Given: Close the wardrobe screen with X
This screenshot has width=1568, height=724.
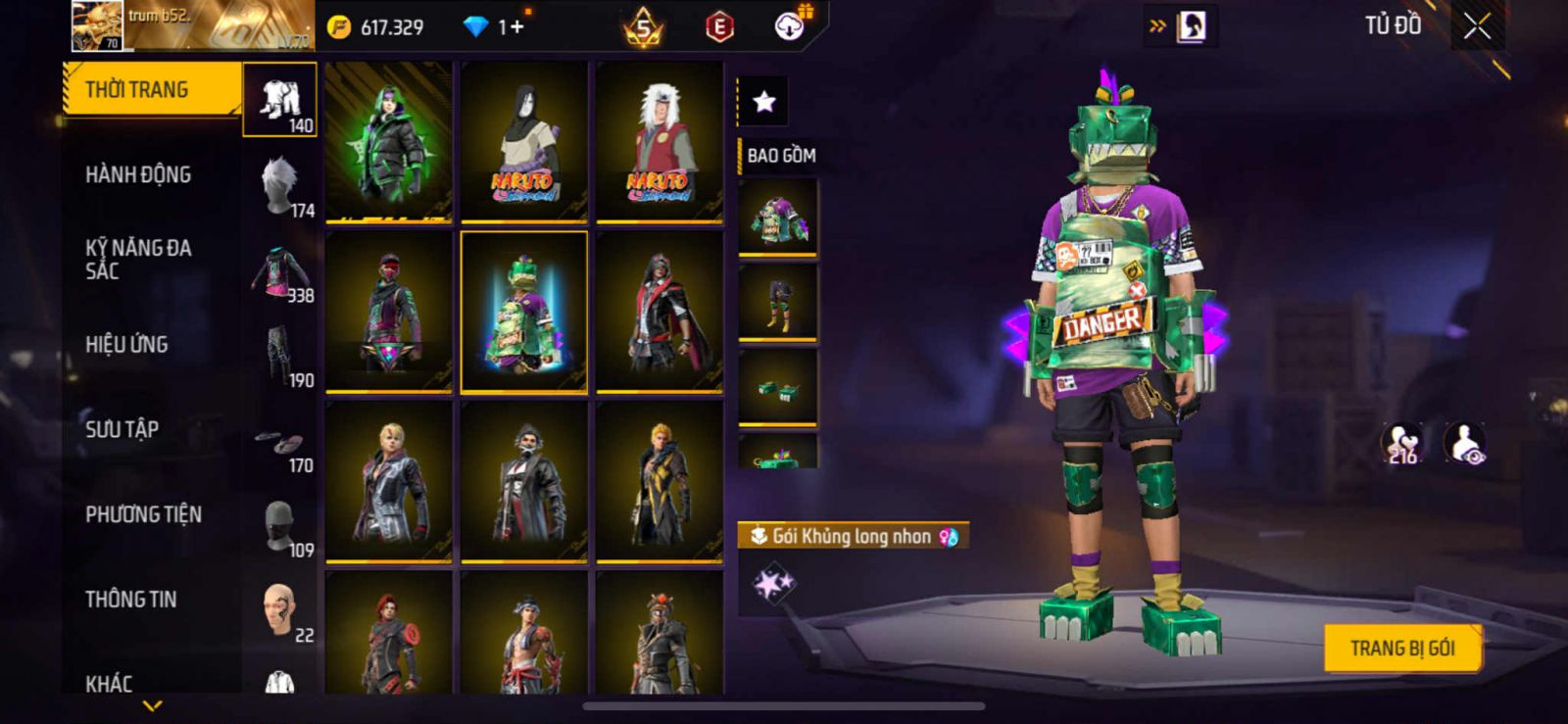Looking at the screenshot, I should pos(1477,26).
